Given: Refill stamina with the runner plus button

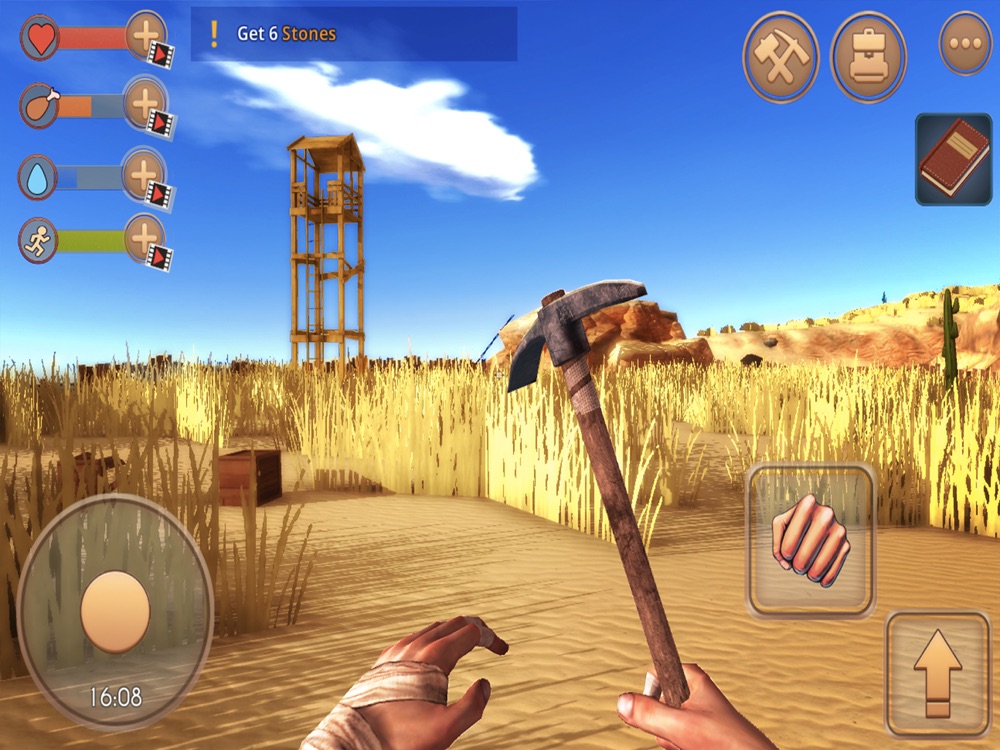Looking at the screenshot, I should pyautogui.click(x=145, y=240).
